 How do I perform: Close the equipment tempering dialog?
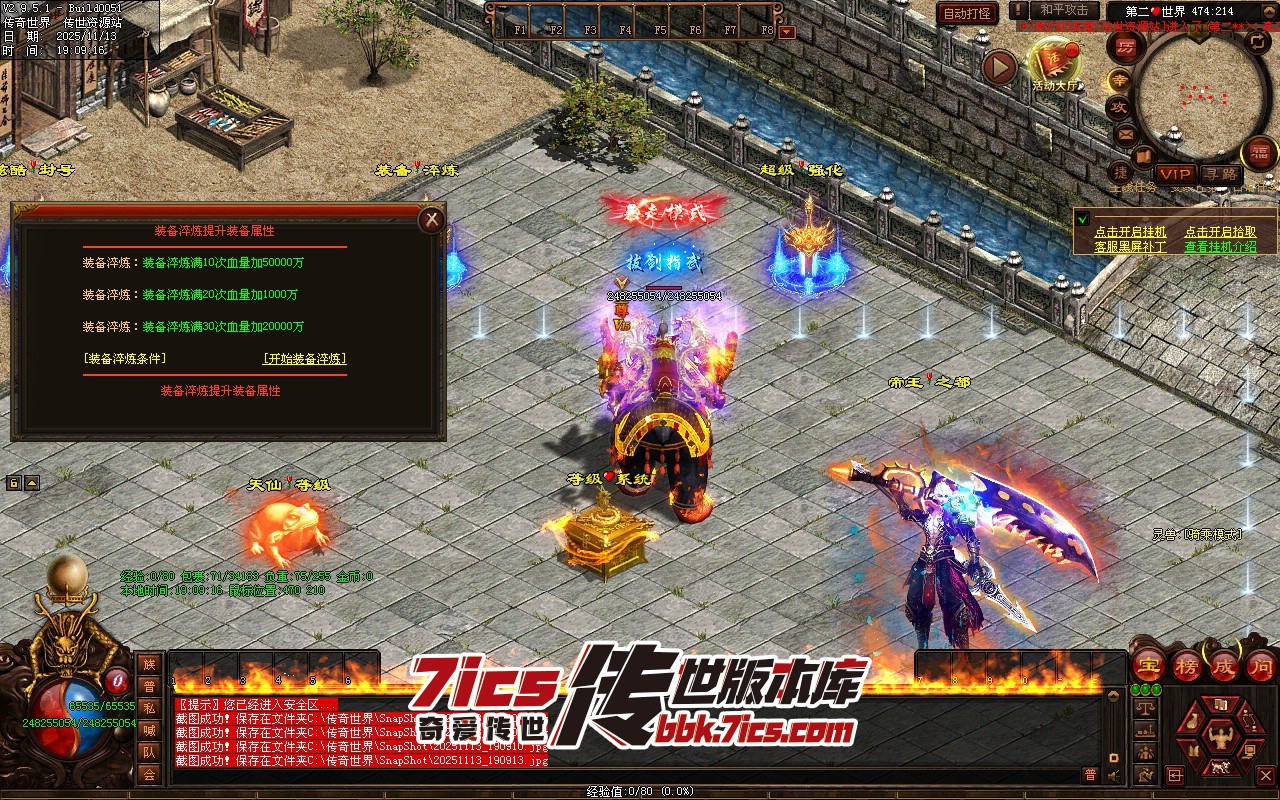pyautogui.click(x=431, y=219)
